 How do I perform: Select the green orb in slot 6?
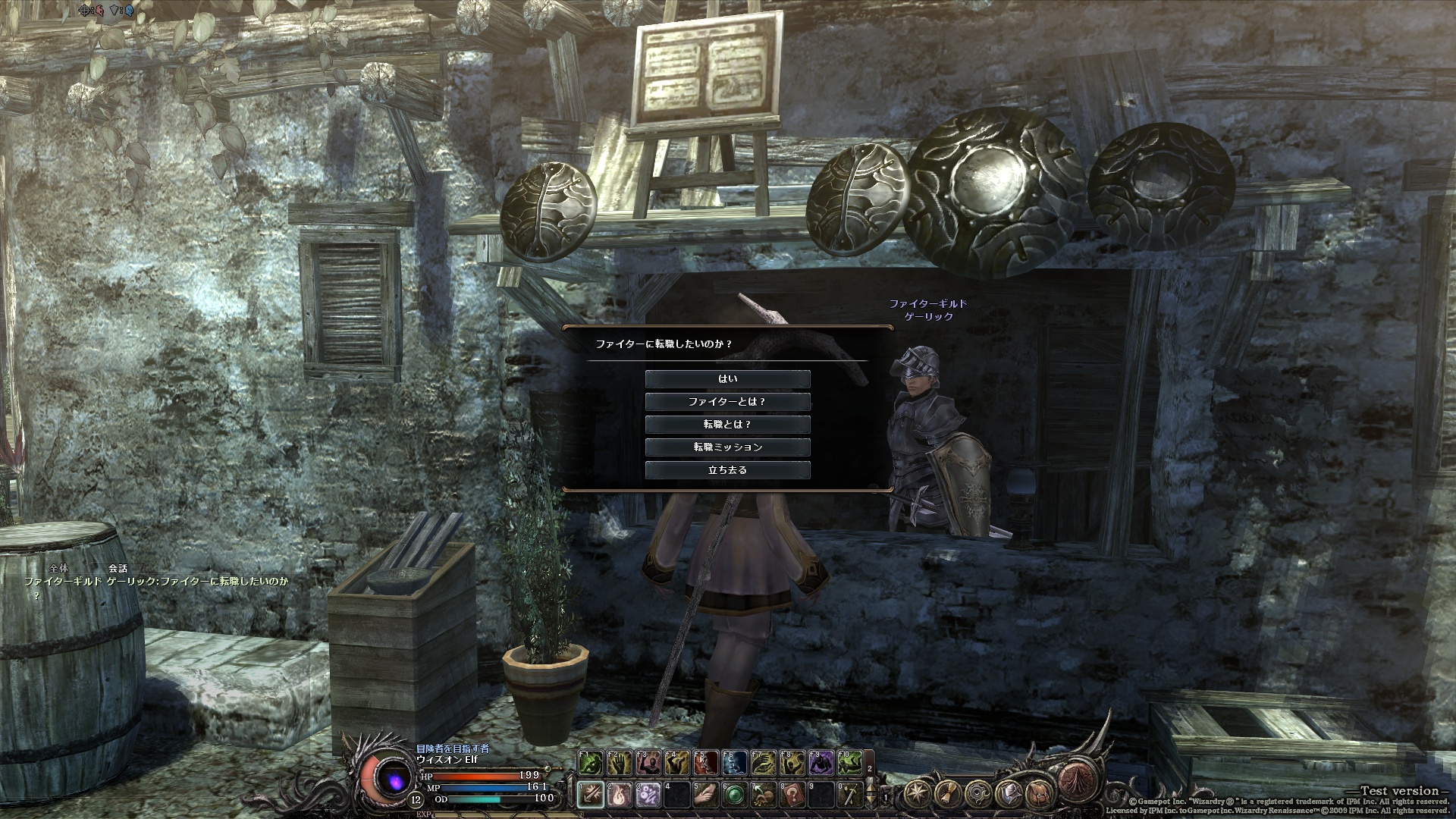click(x=734, y=795)
